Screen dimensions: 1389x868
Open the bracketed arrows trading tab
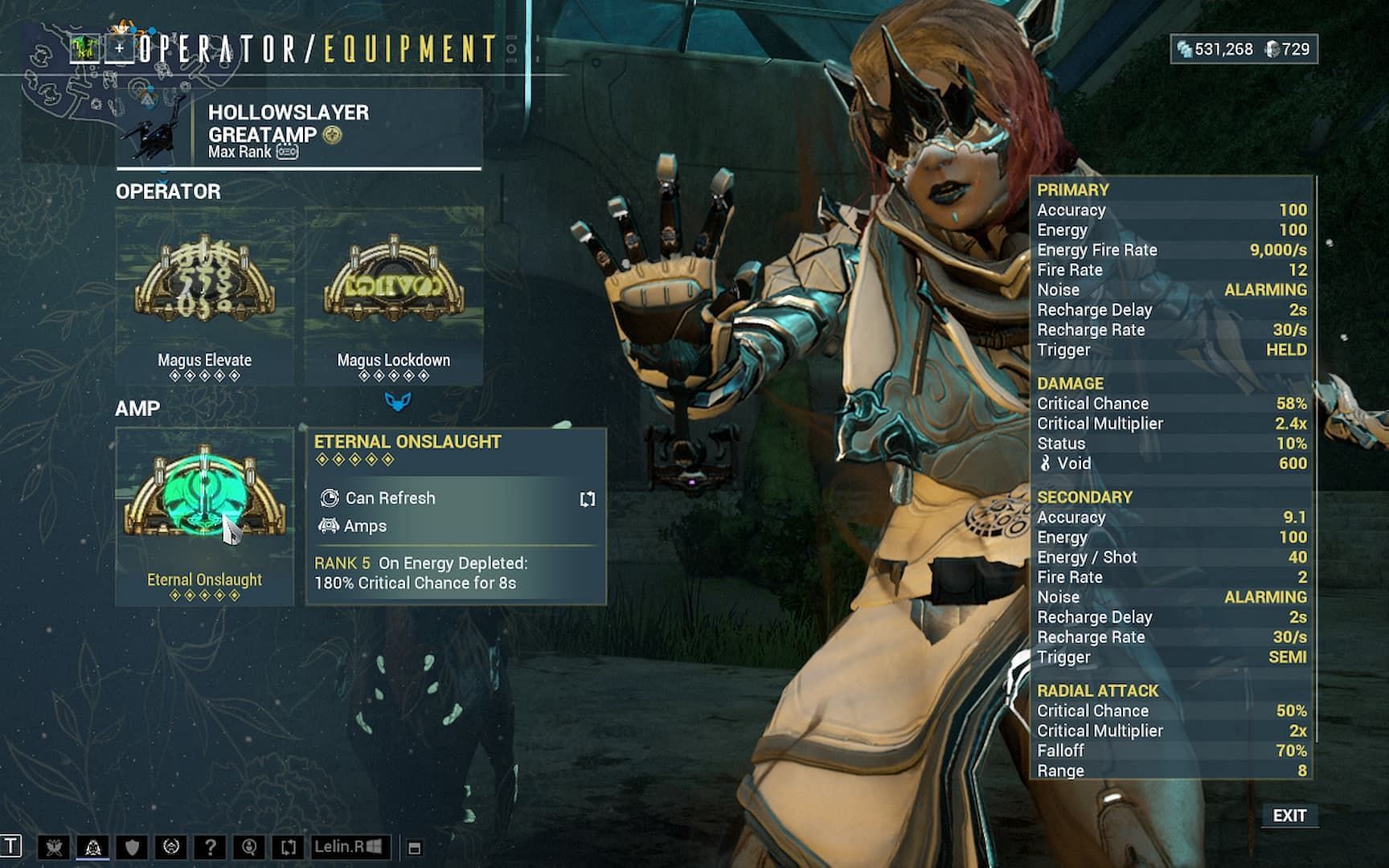coord(288,847)
